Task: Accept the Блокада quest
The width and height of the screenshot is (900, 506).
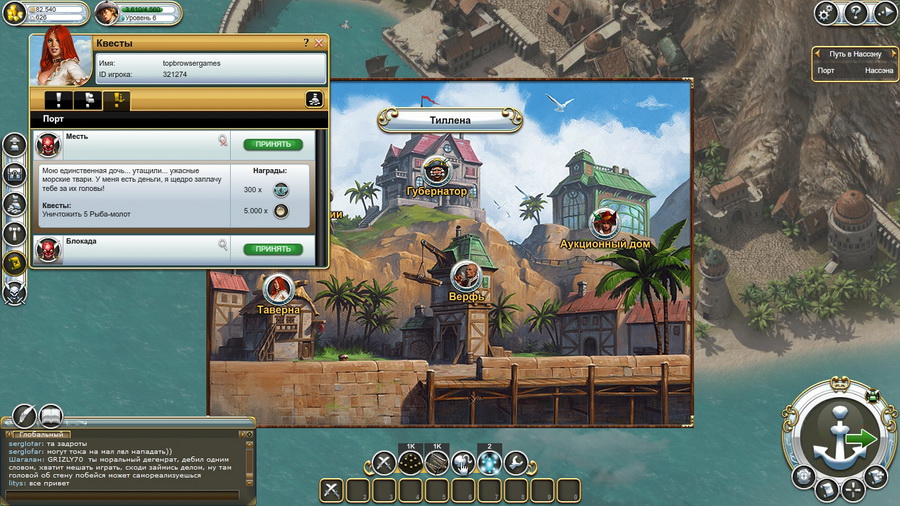Action: (273, 249)
